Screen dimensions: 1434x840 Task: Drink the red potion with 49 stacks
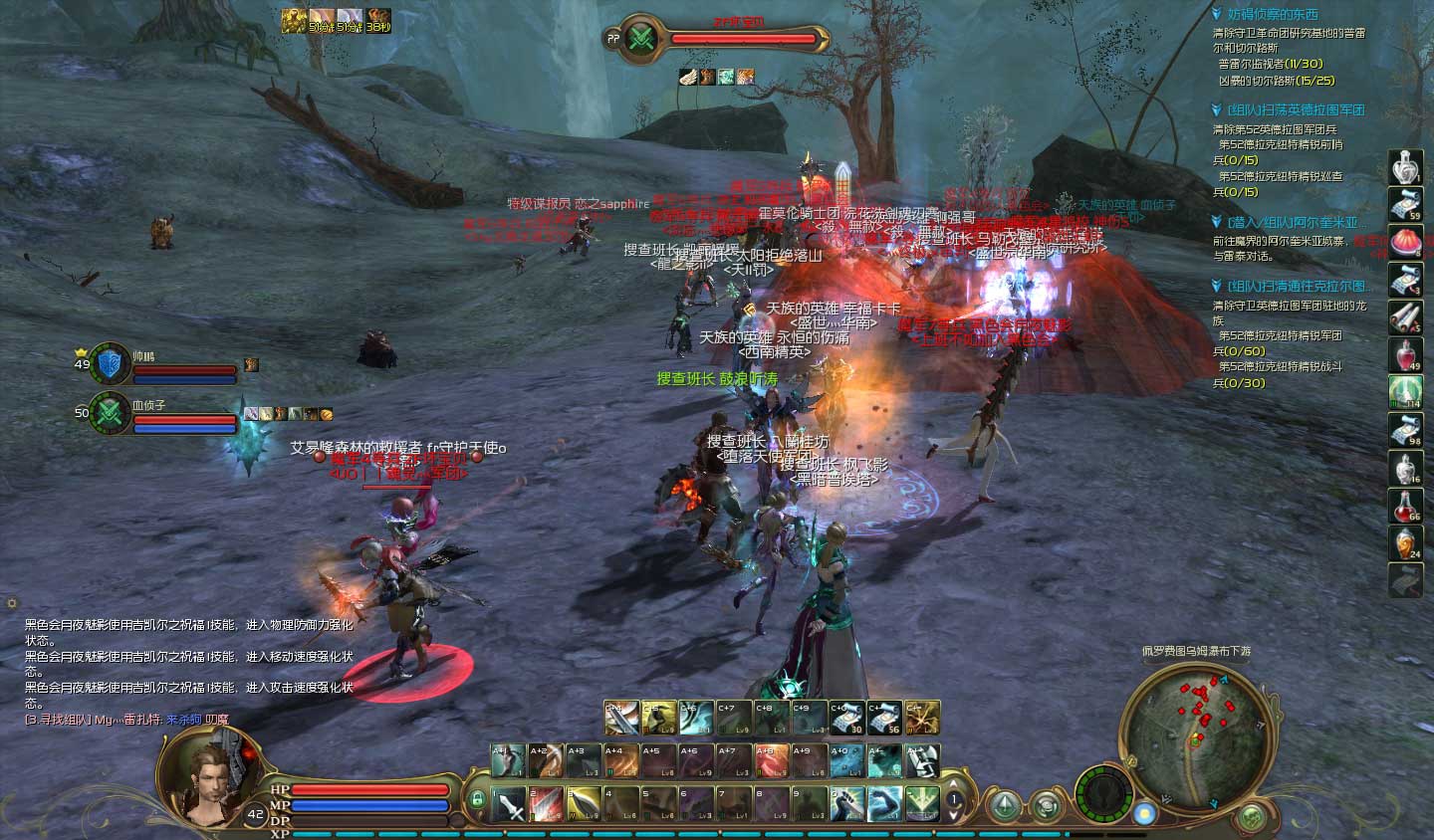pos(1405,354)
